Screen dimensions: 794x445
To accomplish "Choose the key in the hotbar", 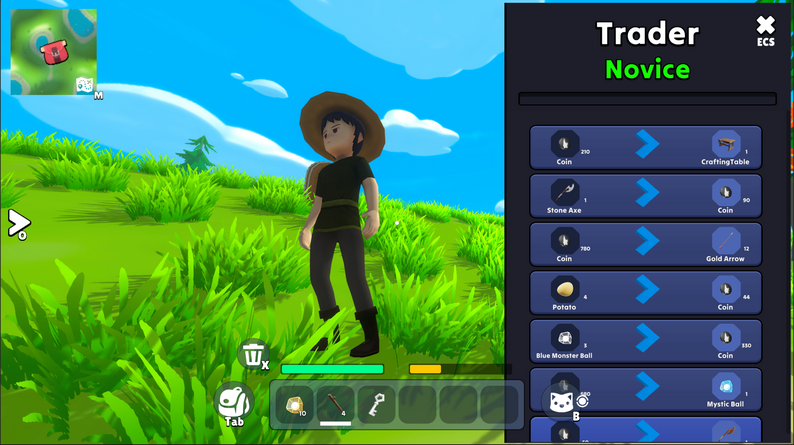I will (x=376, y=404).
